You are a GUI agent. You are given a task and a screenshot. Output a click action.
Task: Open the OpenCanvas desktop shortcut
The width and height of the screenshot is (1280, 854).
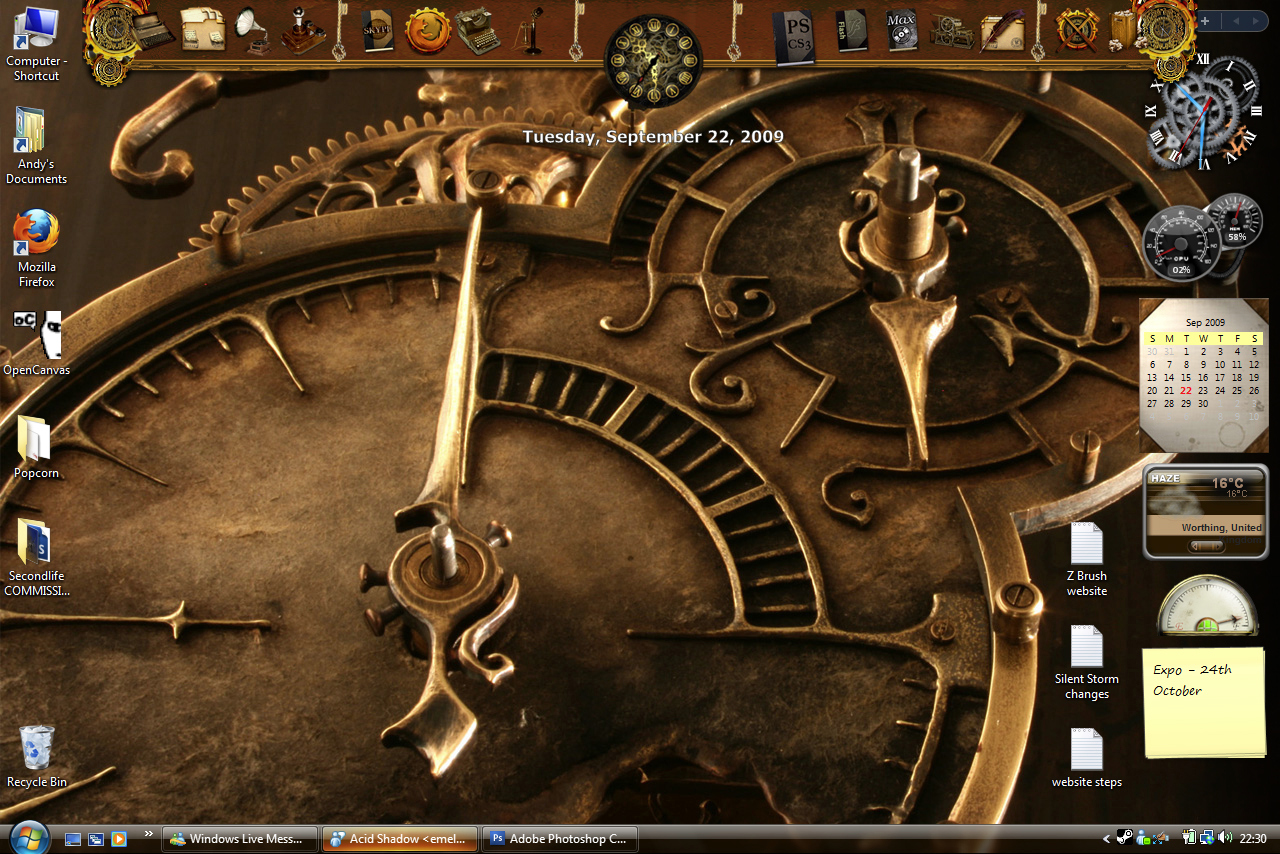[x=37, y=334]
